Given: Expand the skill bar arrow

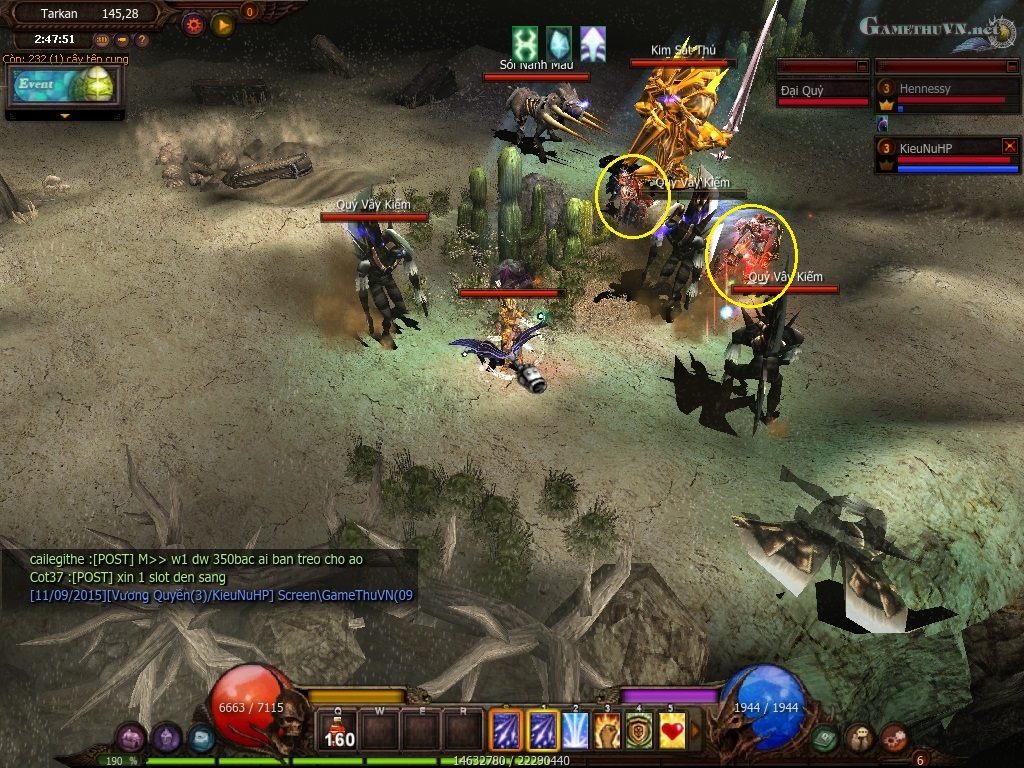Looking at the screenshot, I should tap(696, 730).
